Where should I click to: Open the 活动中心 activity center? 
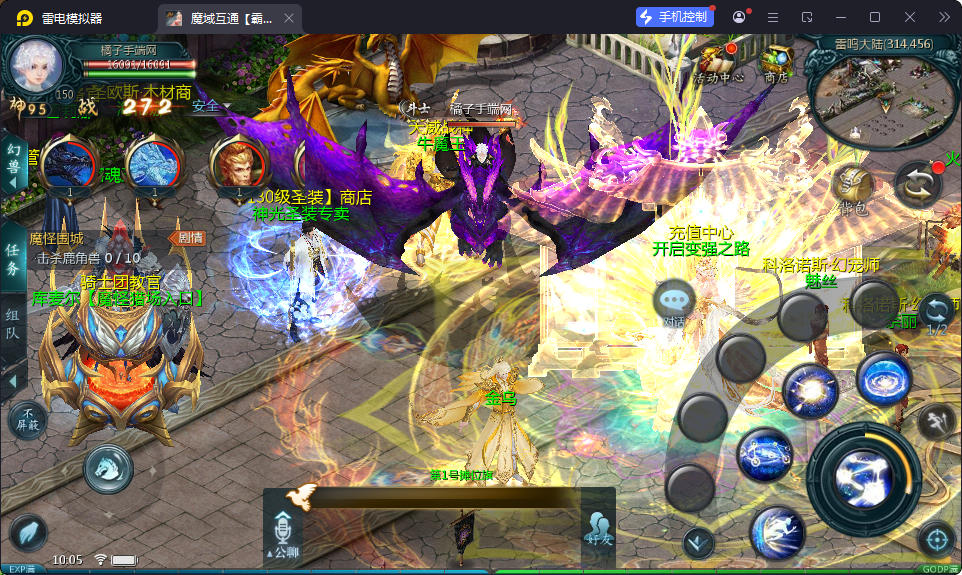click(716, 60)
